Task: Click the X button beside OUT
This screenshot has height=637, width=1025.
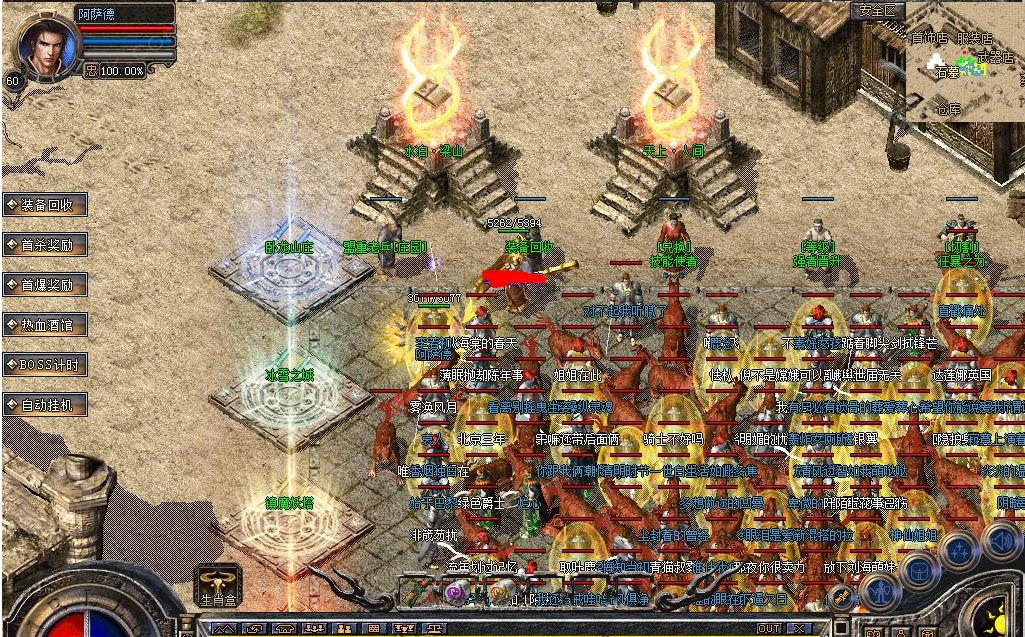Action: pyautogui.click(x=800, y=628)
